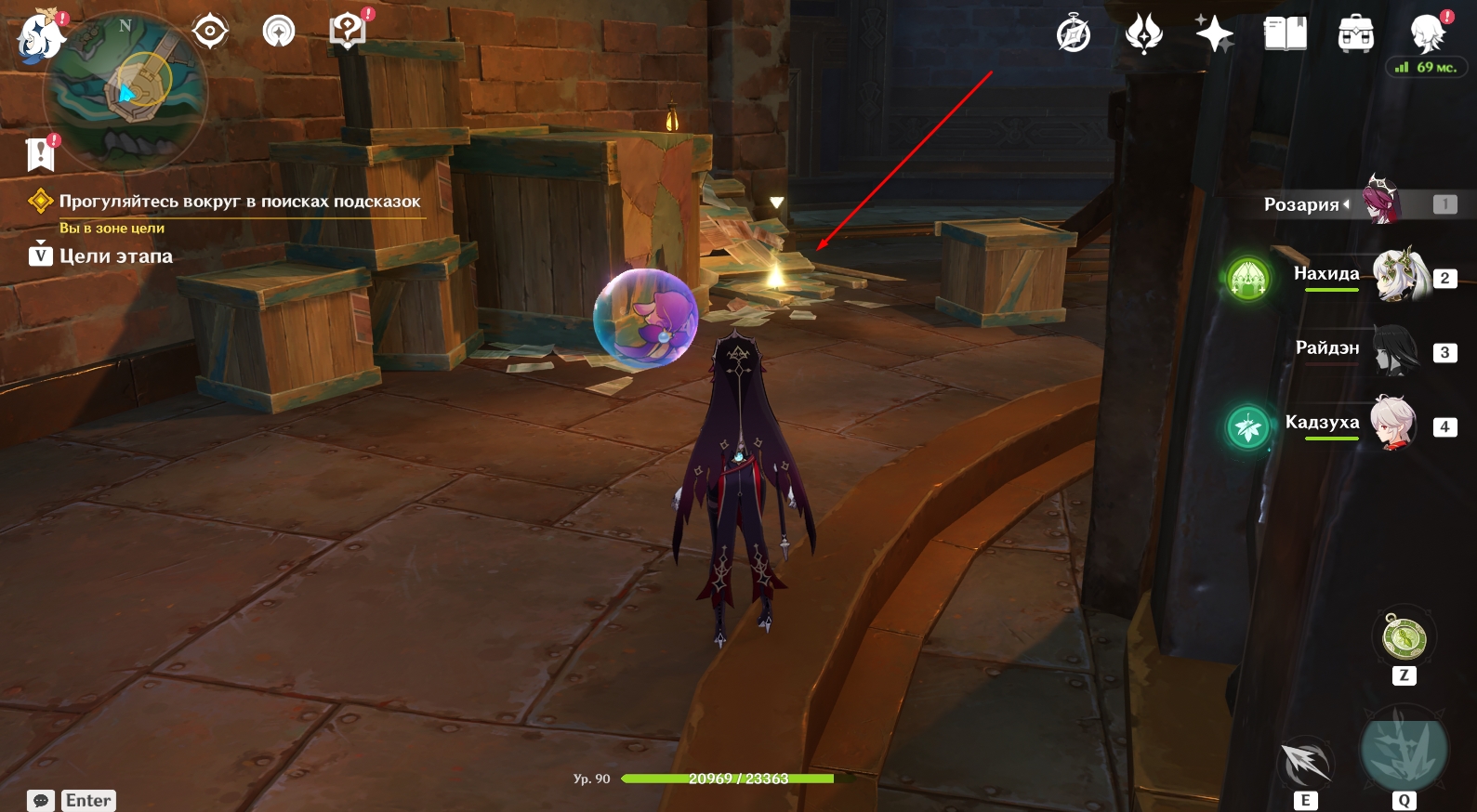Viewport: 1477px width, 812px height.
Task: Activate Rosaria's elemental skill icon
Action: [1305, 764]
